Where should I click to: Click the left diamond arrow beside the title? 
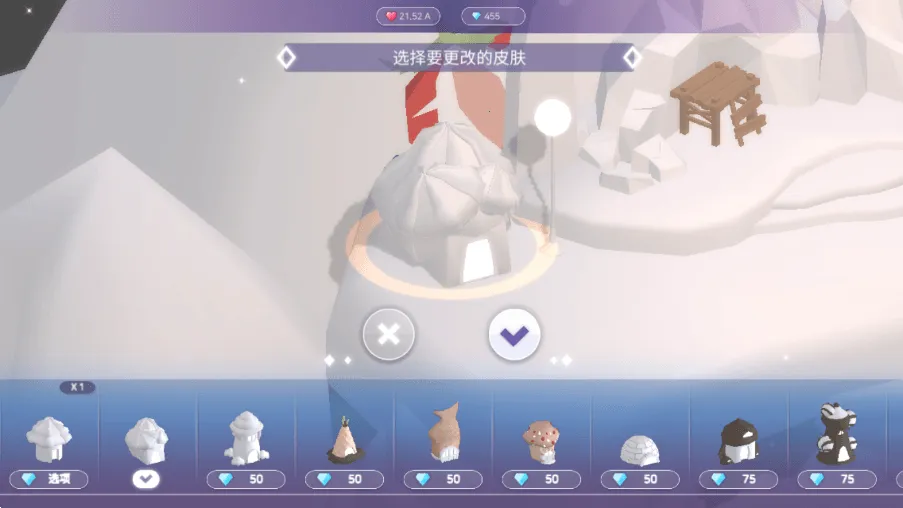286,58
